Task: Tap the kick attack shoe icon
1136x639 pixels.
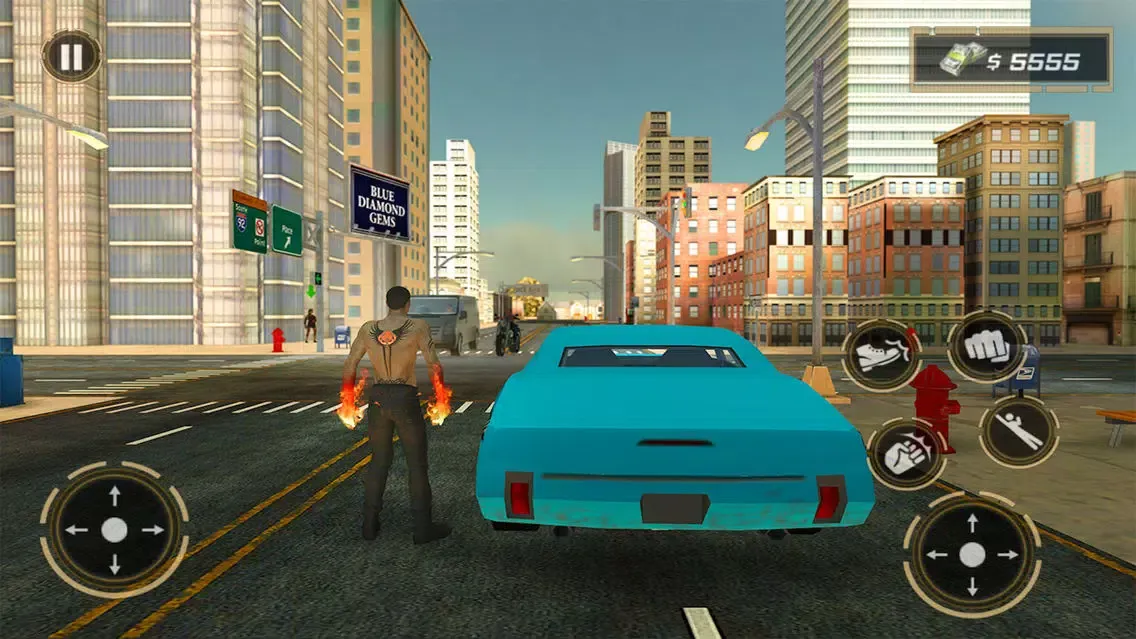Action: pos(880,355)
